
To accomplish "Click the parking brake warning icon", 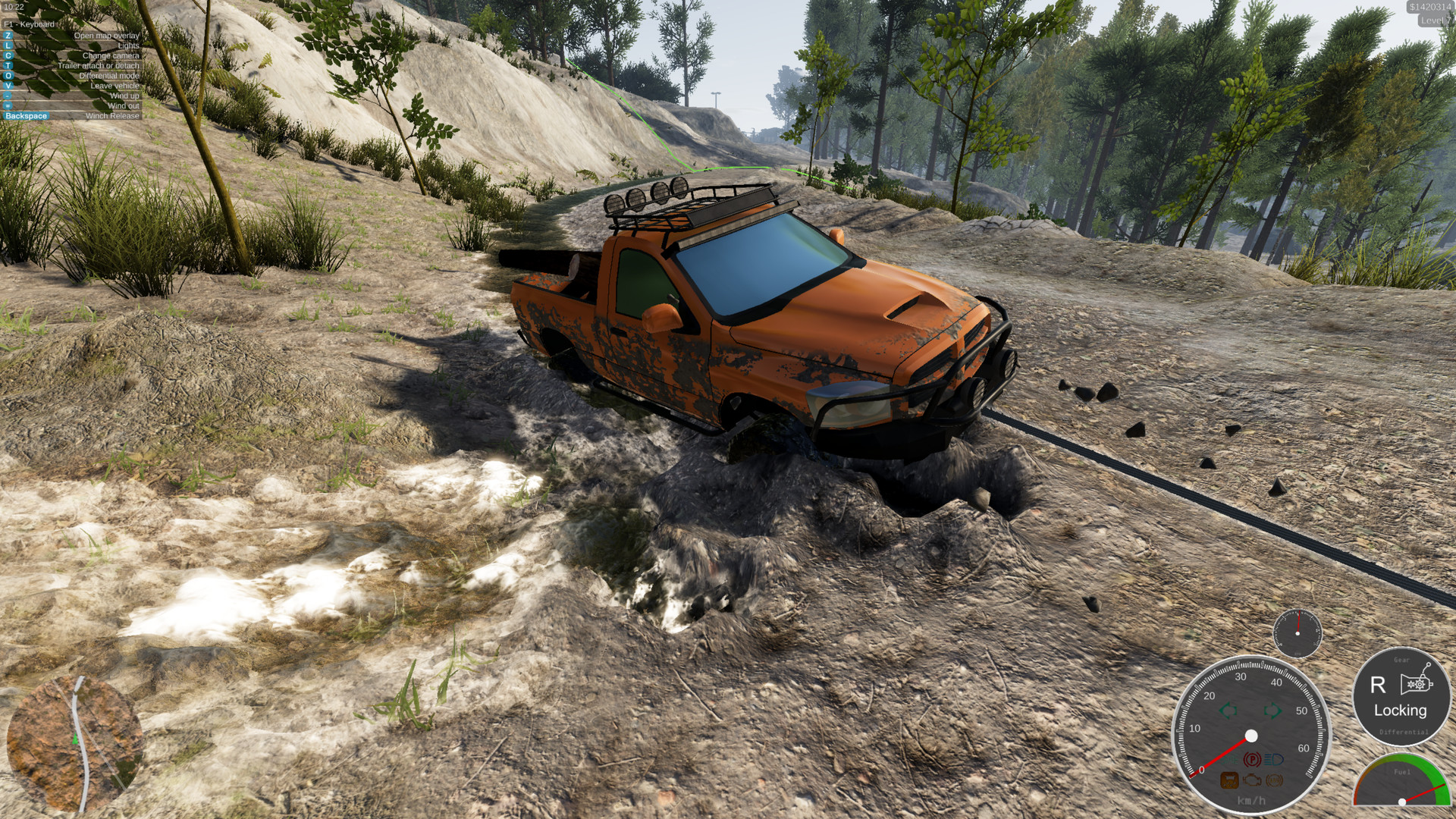I will pos(1252,758).
